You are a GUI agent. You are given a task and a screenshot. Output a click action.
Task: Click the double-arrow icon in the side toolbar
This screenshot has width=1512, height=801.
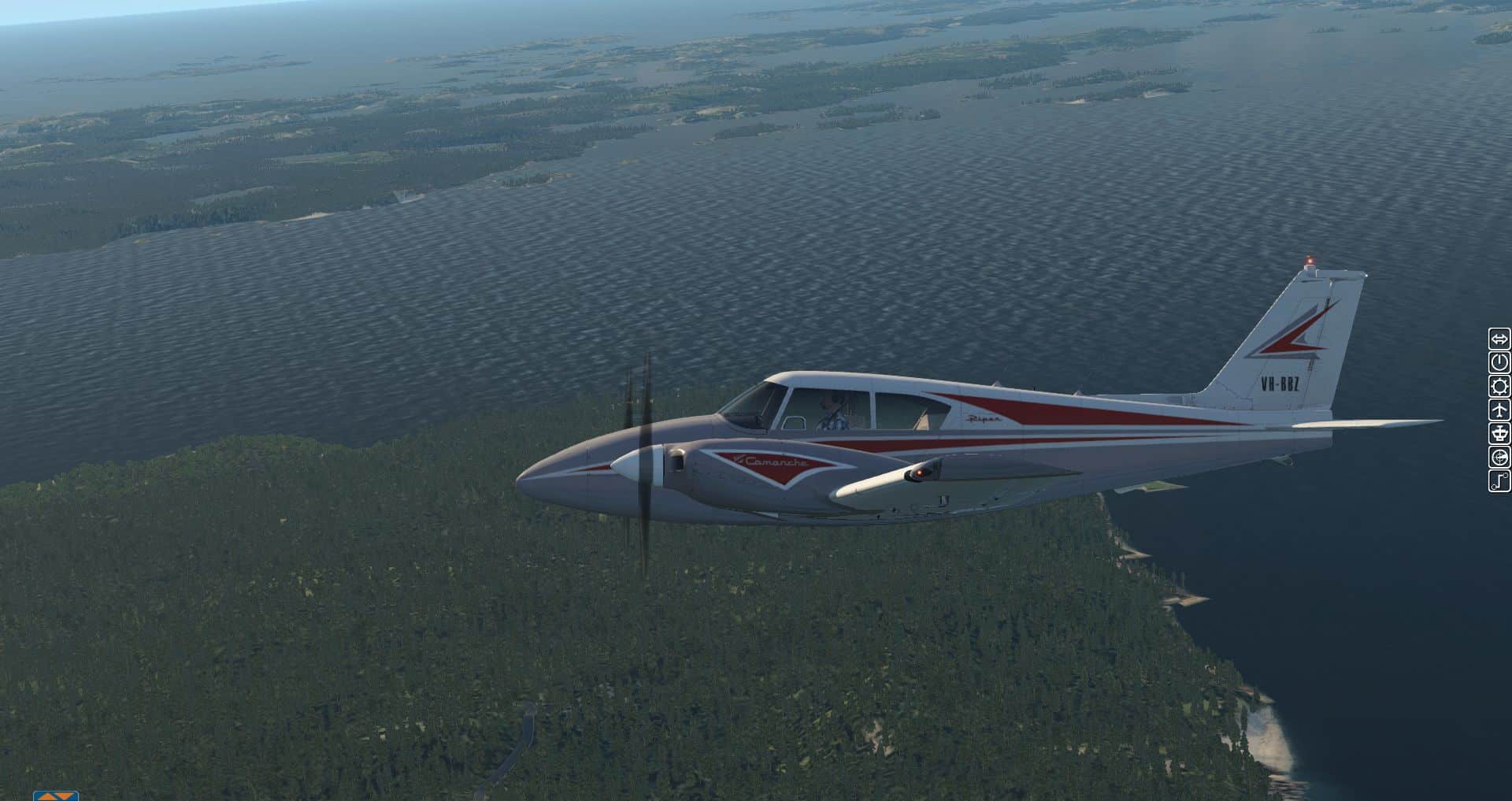pos(1499,339)
